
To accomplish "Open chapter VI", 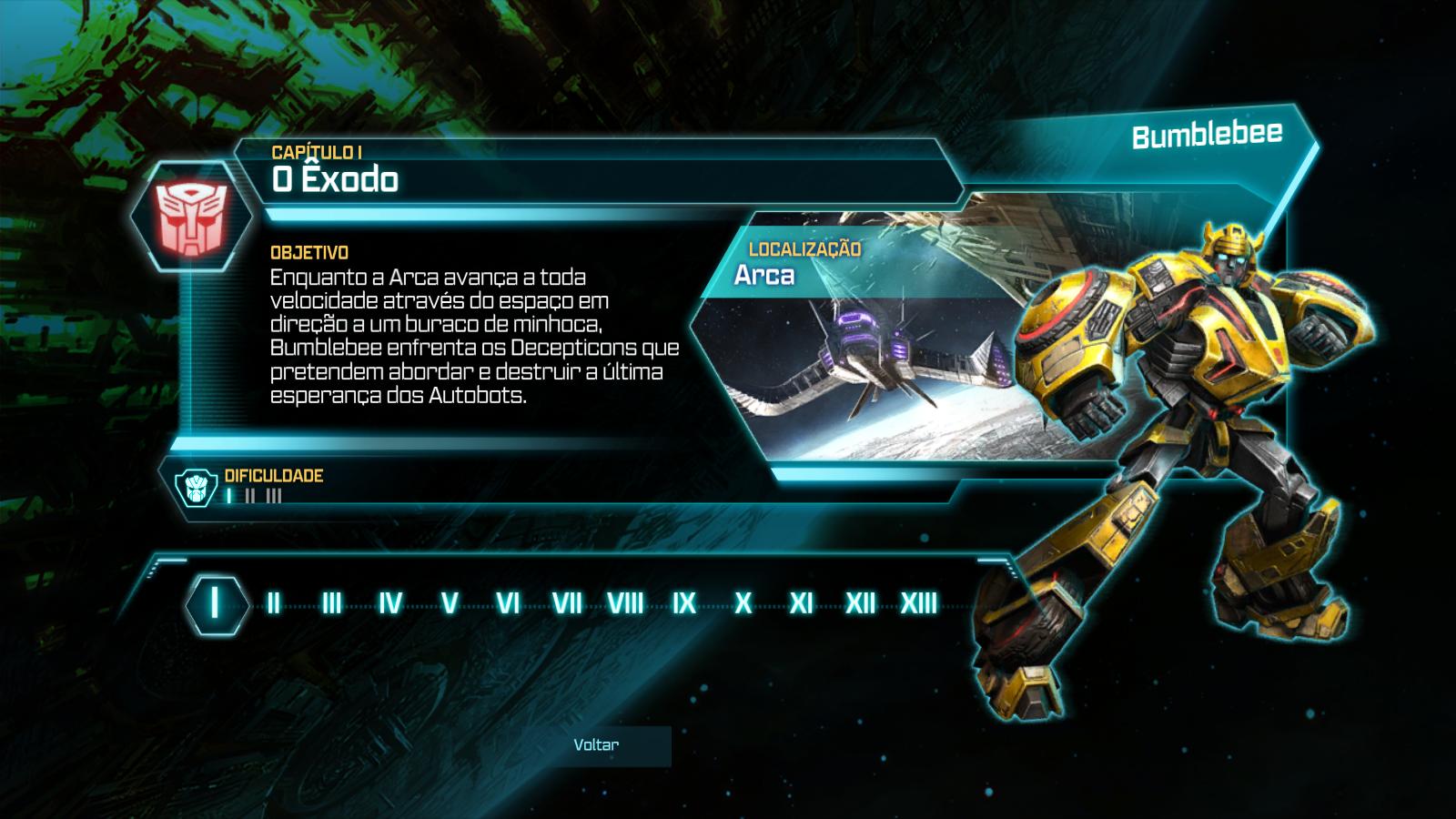I will point(508,602).
